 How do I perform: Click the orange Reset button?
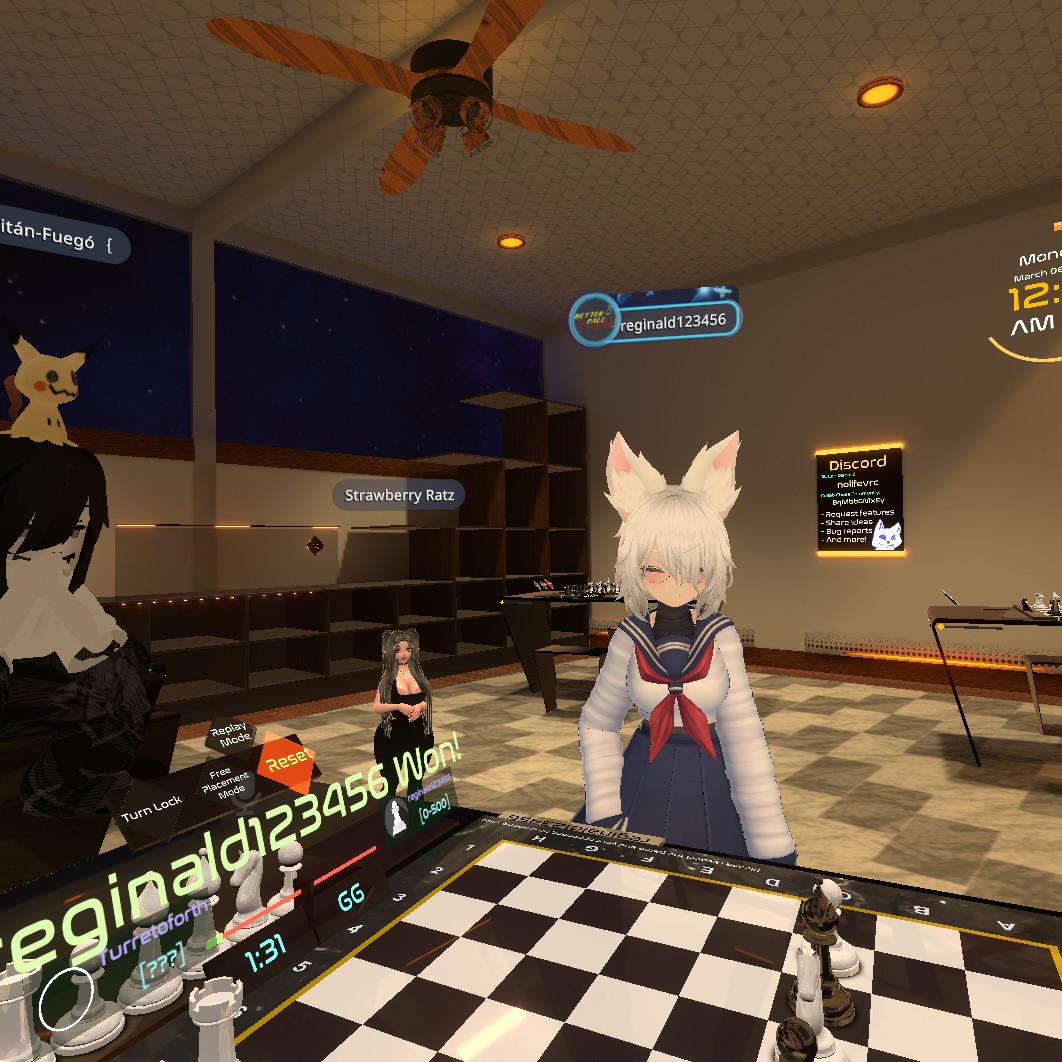coord(288,760)
